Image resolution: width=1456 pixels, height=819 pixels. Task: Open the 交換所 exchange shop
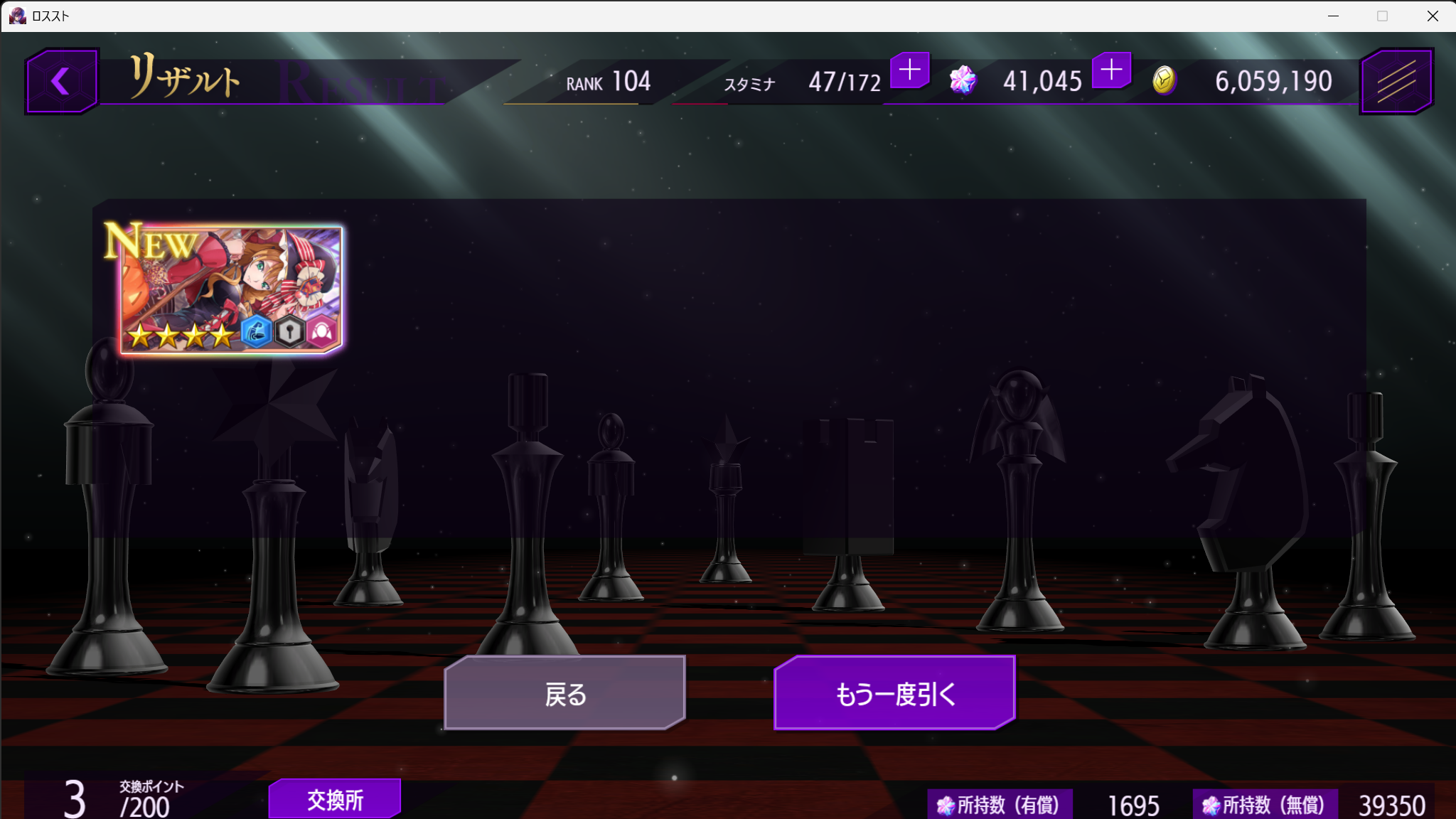[335, 799]
